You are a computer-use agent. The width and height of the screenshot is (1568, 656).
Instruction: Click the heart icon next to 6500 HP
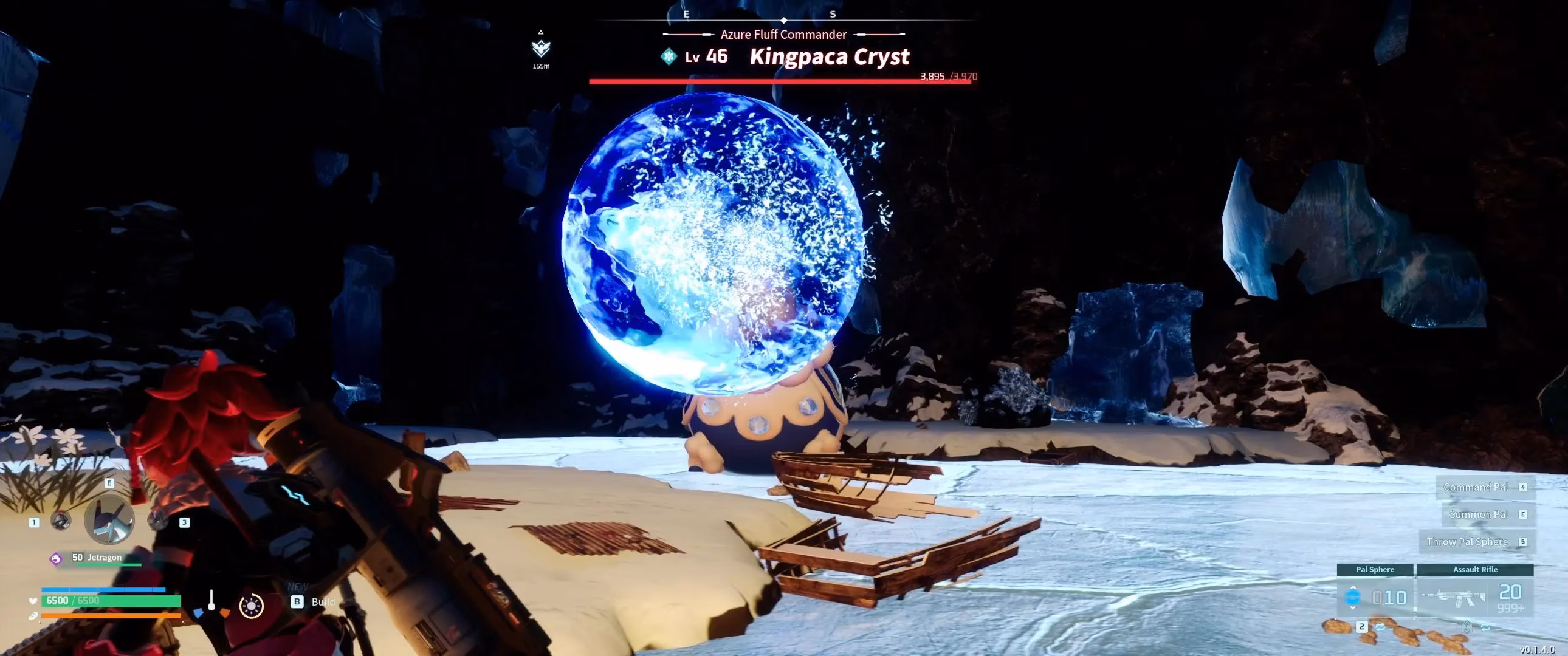tap(33, 602)
